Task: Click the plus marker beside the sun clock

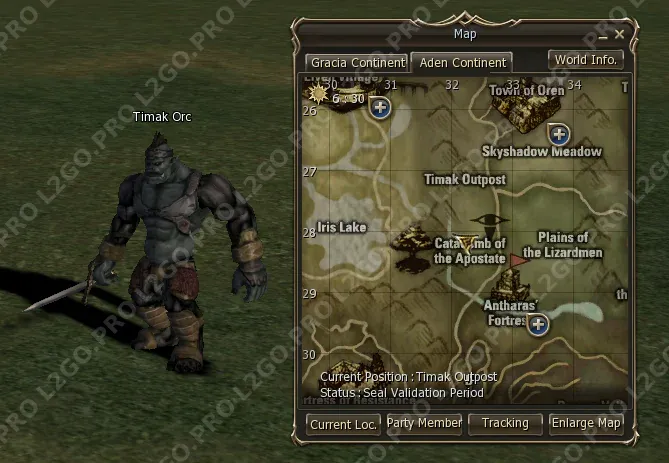Action: pos(380,108)
